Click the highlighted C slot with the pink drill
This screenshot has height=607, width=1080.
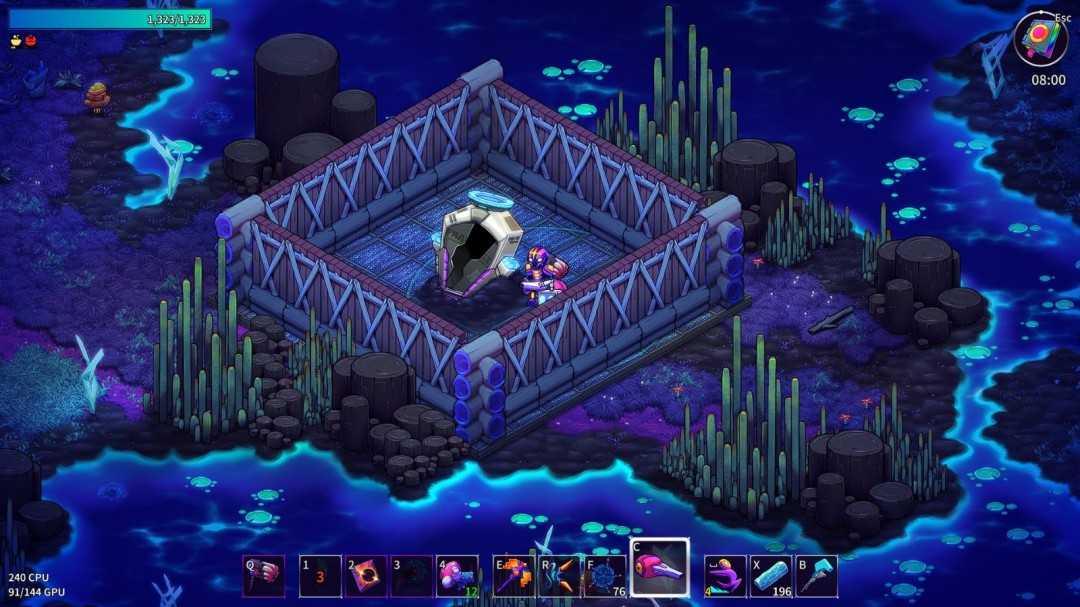click(x=659, y=568)
